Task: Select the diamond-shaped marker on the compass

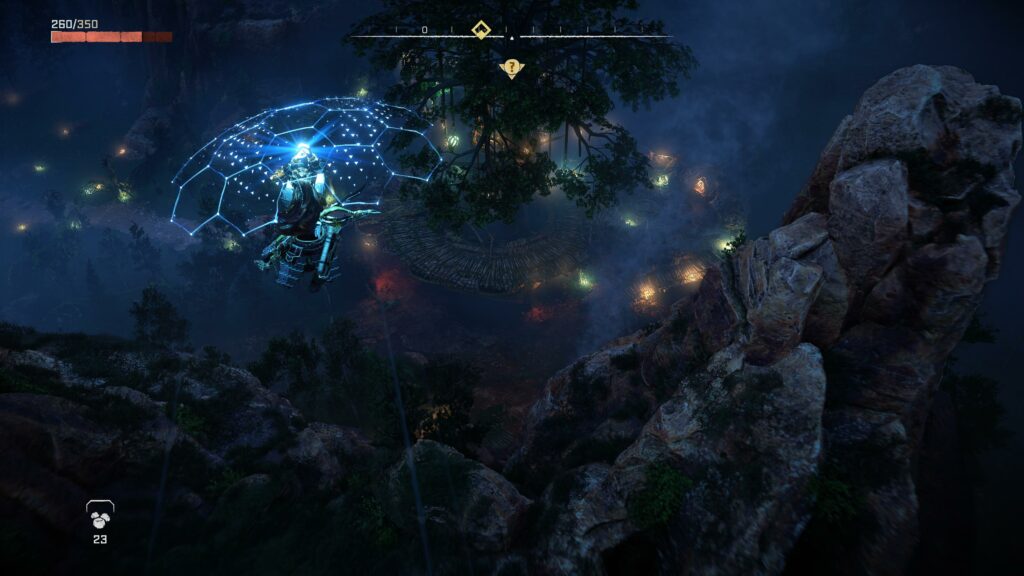Action: tap(481, 30)
